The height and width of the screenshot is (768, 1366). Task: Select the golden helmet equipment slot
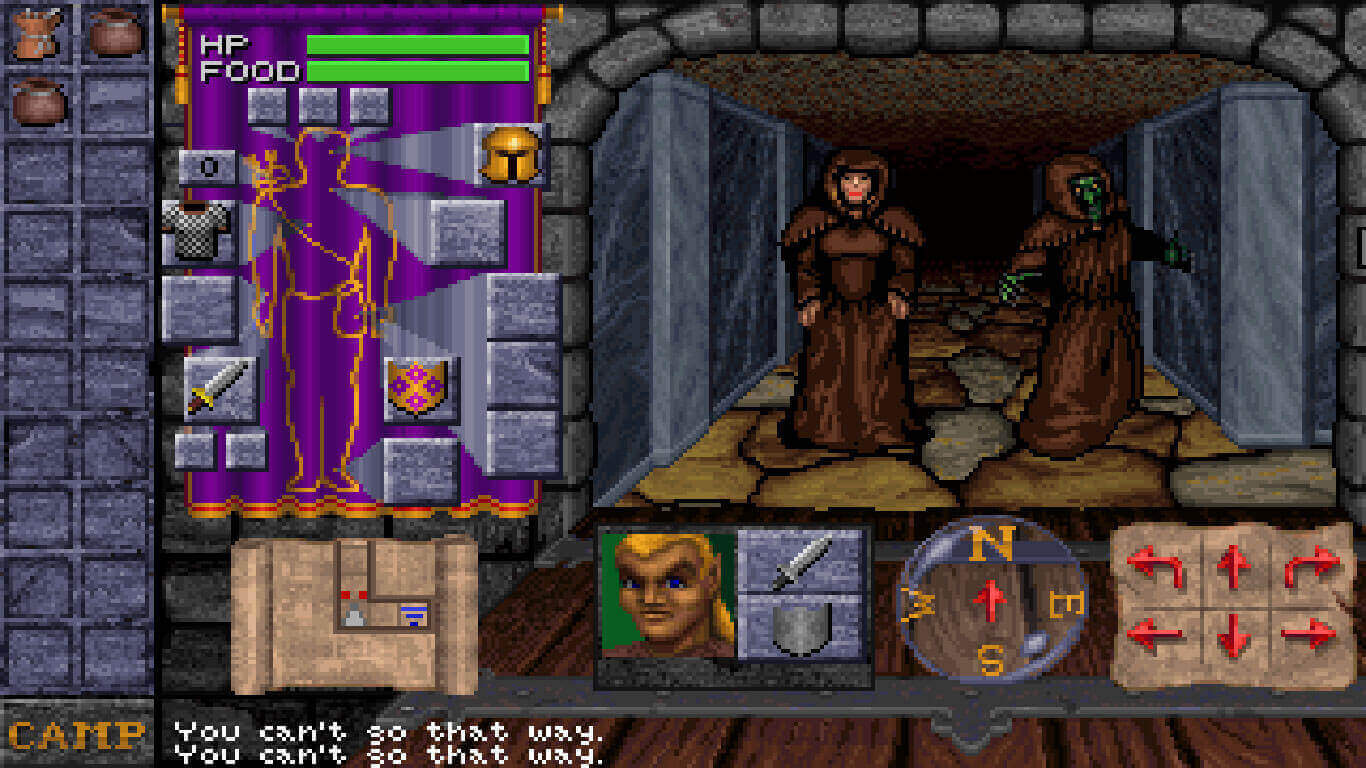click(510, 155)
